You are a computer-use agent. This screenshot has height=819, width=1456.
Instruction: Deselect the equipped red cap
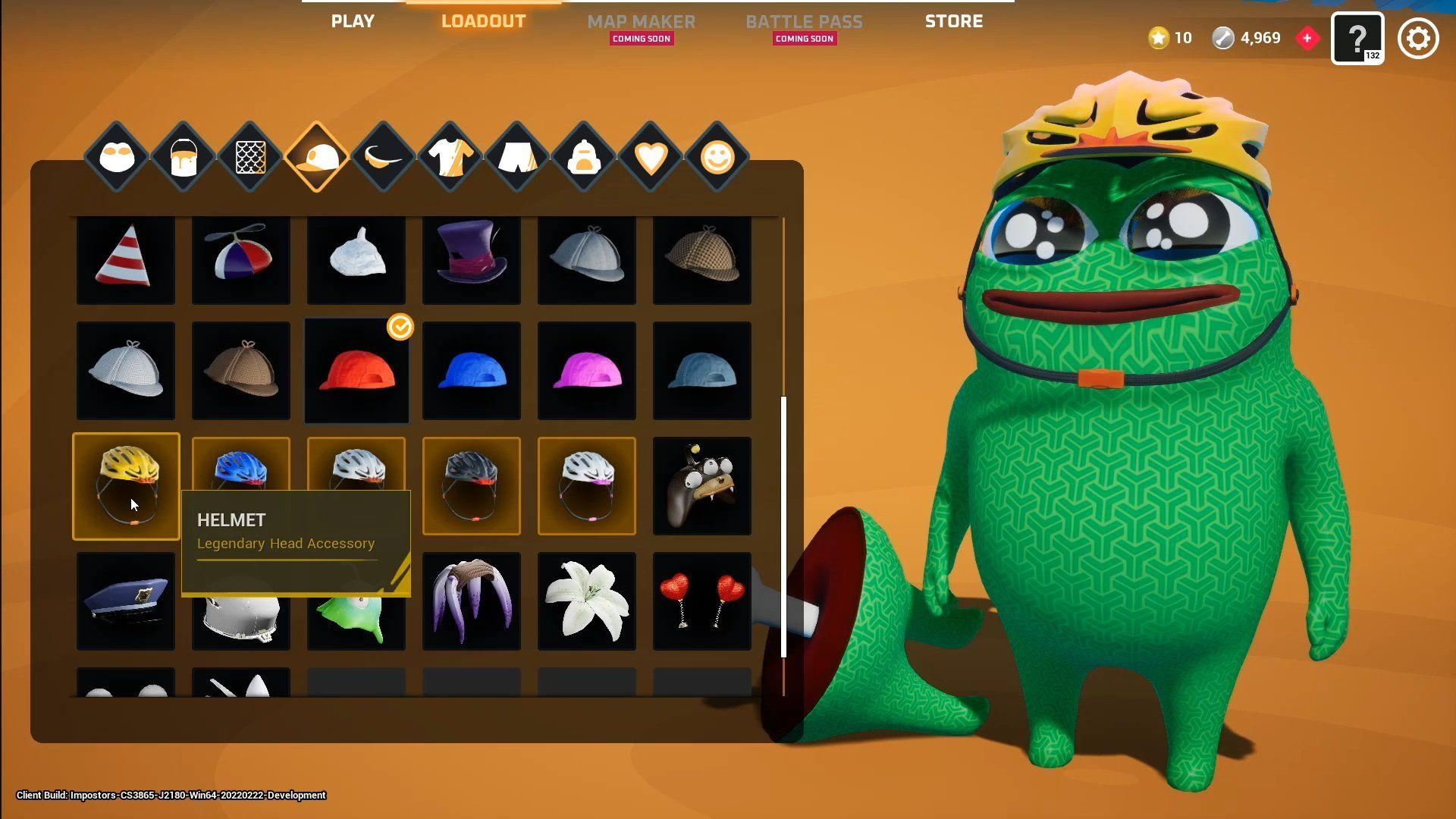356,371
